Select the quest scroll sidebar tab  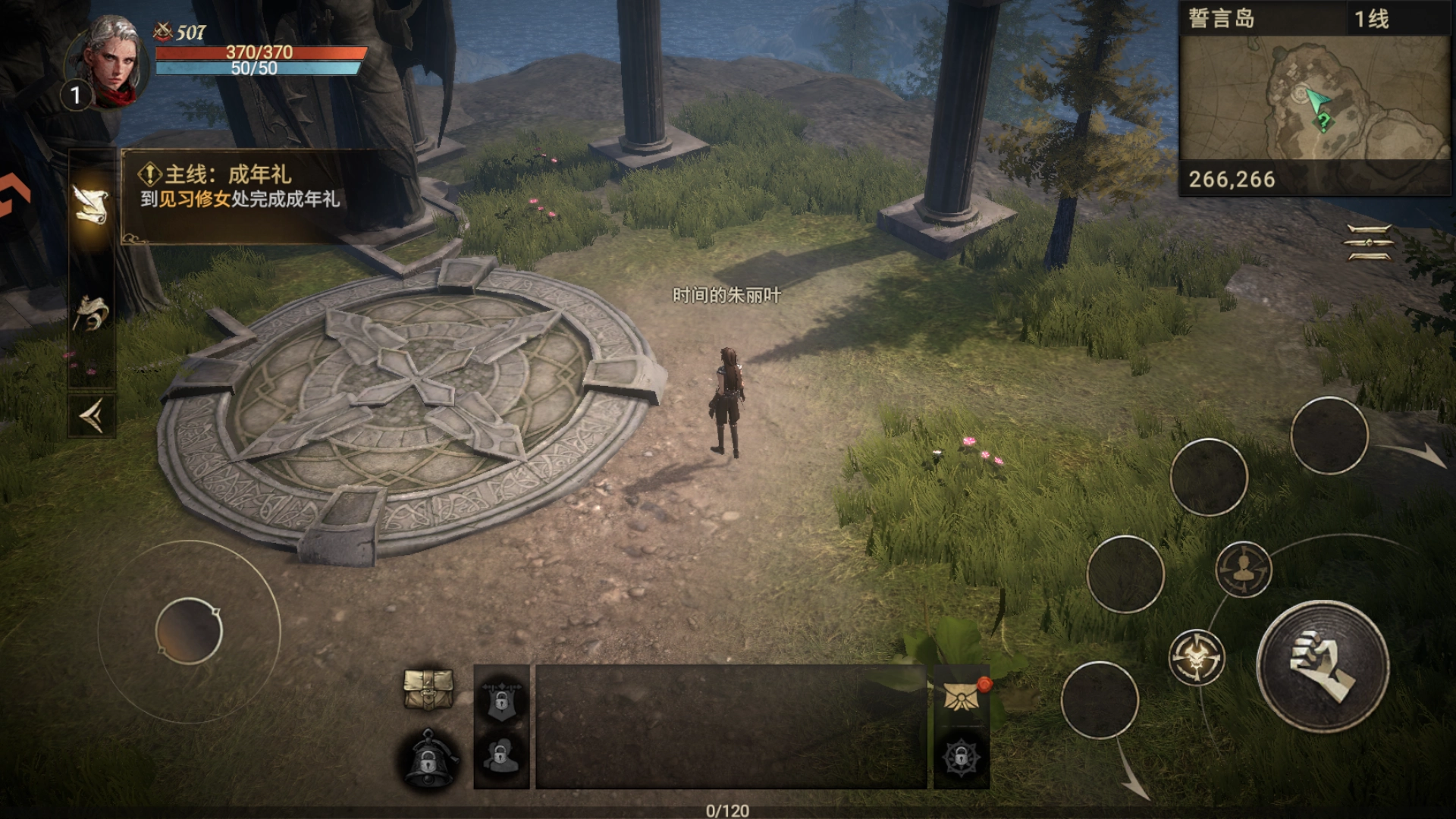click(91, 204)
